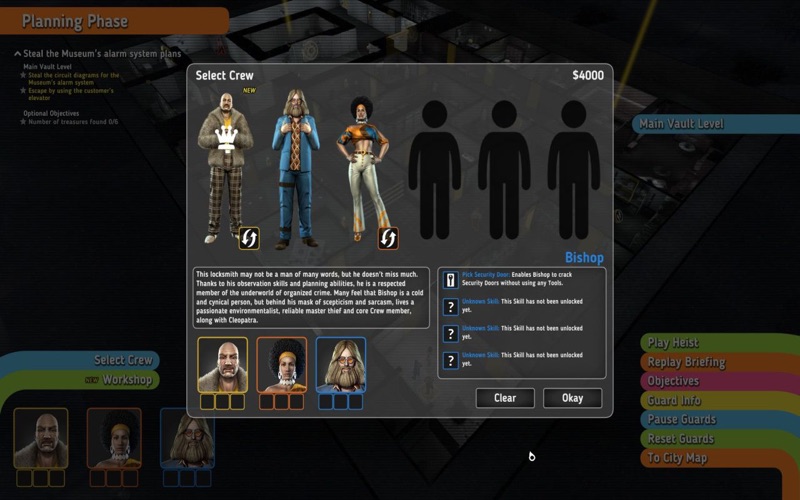
Task: Confirm crew with the Okay button
Action: (x=572, y=398)
